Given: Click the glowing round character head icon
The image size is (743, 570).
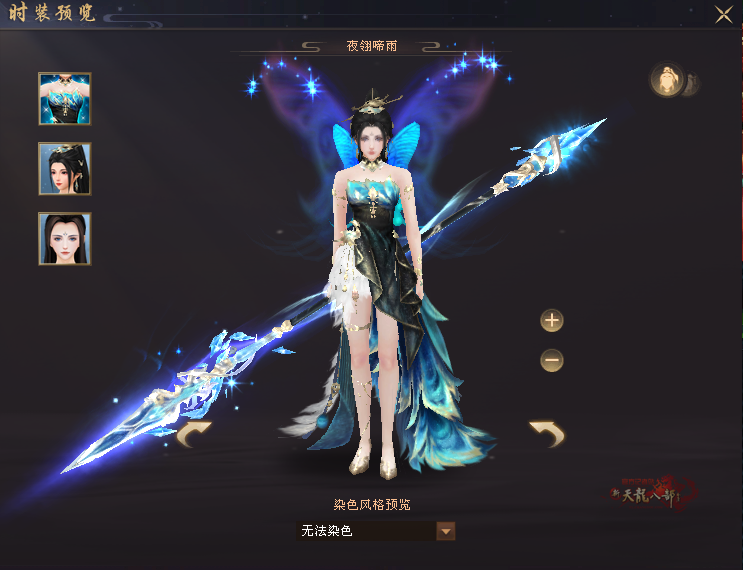Looking at the screenshot, I should [666, 81].
